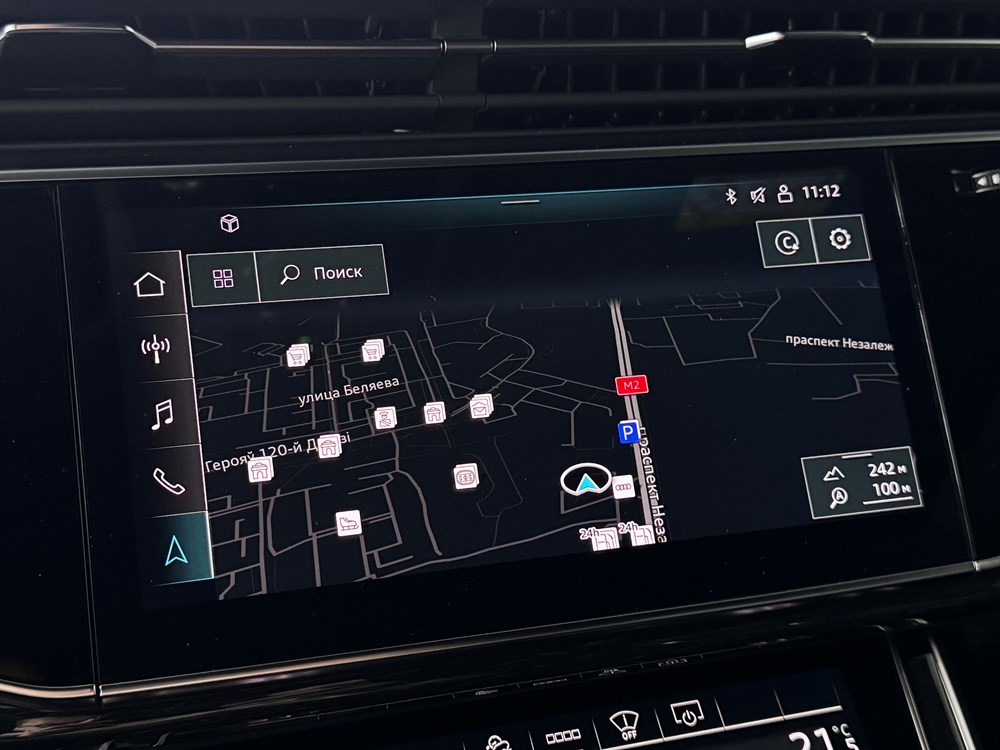Switch to the radio antenna section
Viewport: 1000px width, 750px height.
click(155, 349)
